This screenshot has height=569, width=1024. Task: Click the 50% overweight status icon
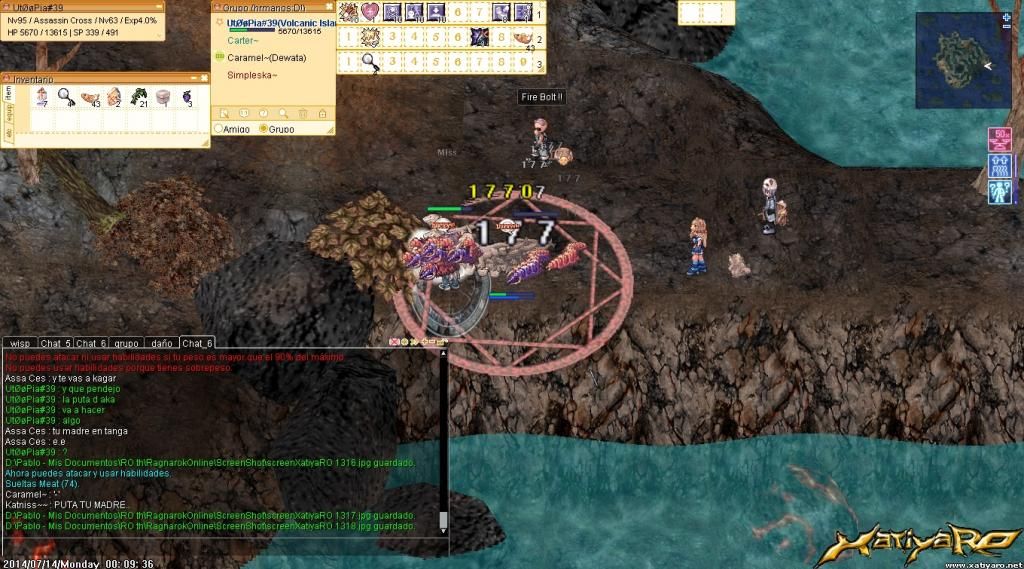[999, 139]
